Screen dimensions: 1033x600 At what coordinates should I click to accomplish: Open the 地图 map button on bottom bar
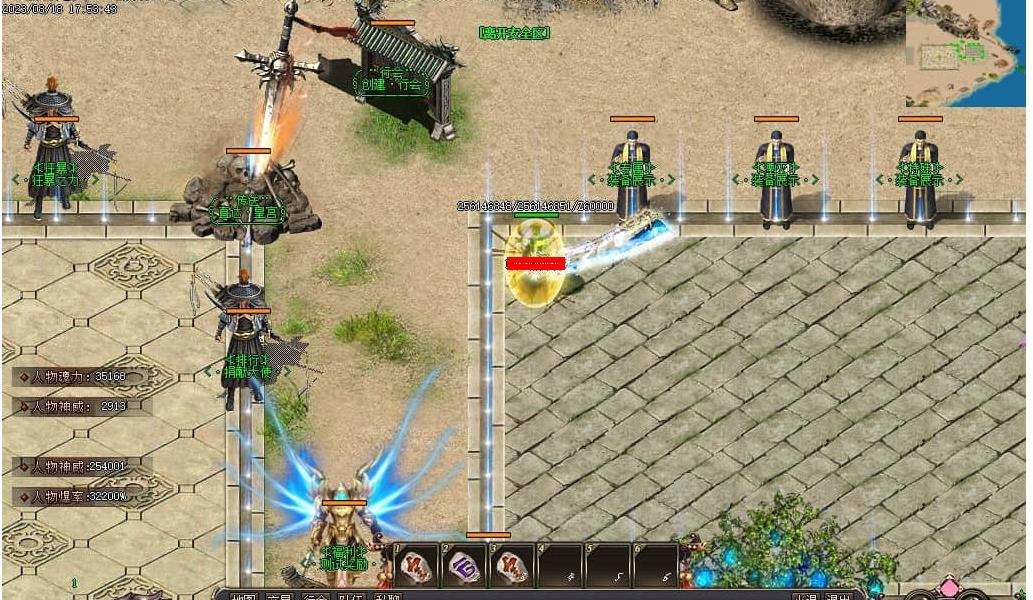click(x=243, y=596)
